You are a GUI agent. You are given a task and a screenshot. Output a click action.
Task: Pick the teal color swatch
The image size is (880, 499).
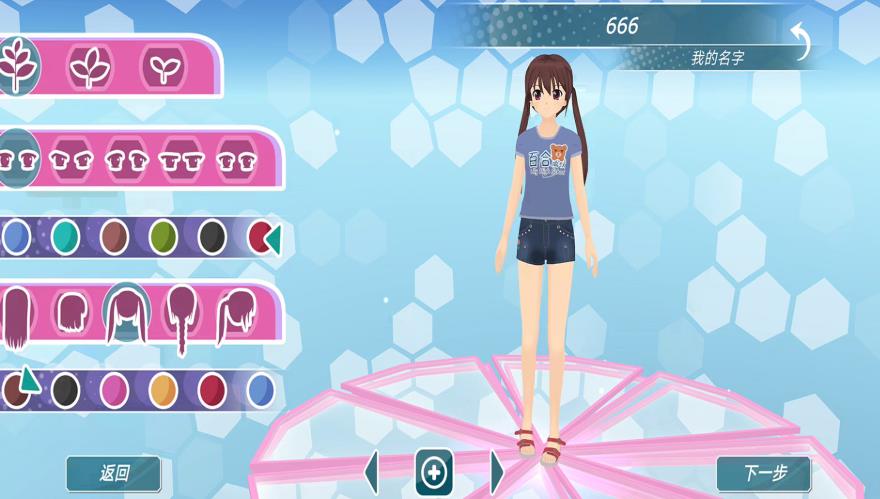coord(66,237)
